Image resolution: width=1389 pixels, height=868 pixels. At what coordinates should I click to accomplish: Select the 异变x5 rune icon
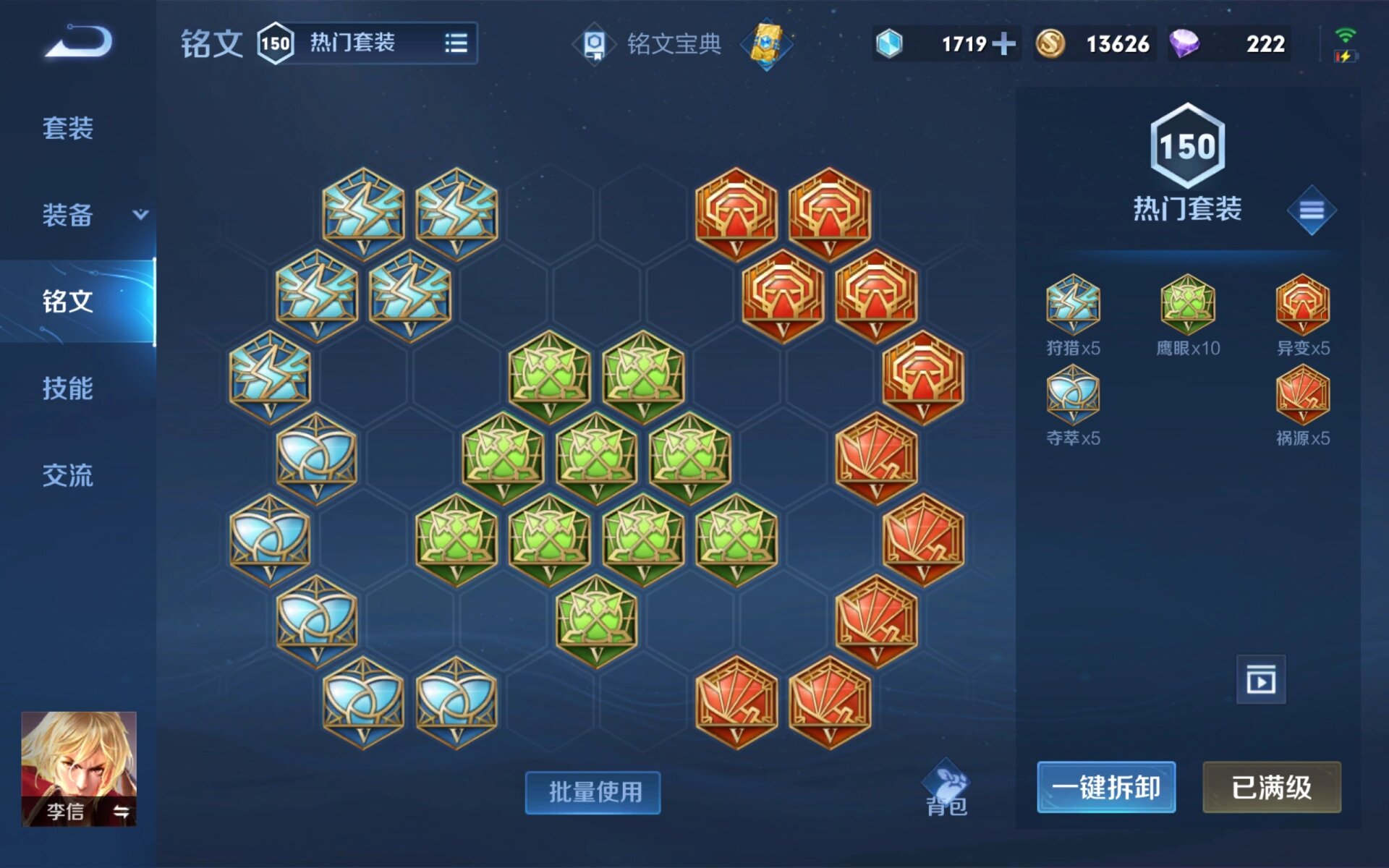click(1302, 304)
